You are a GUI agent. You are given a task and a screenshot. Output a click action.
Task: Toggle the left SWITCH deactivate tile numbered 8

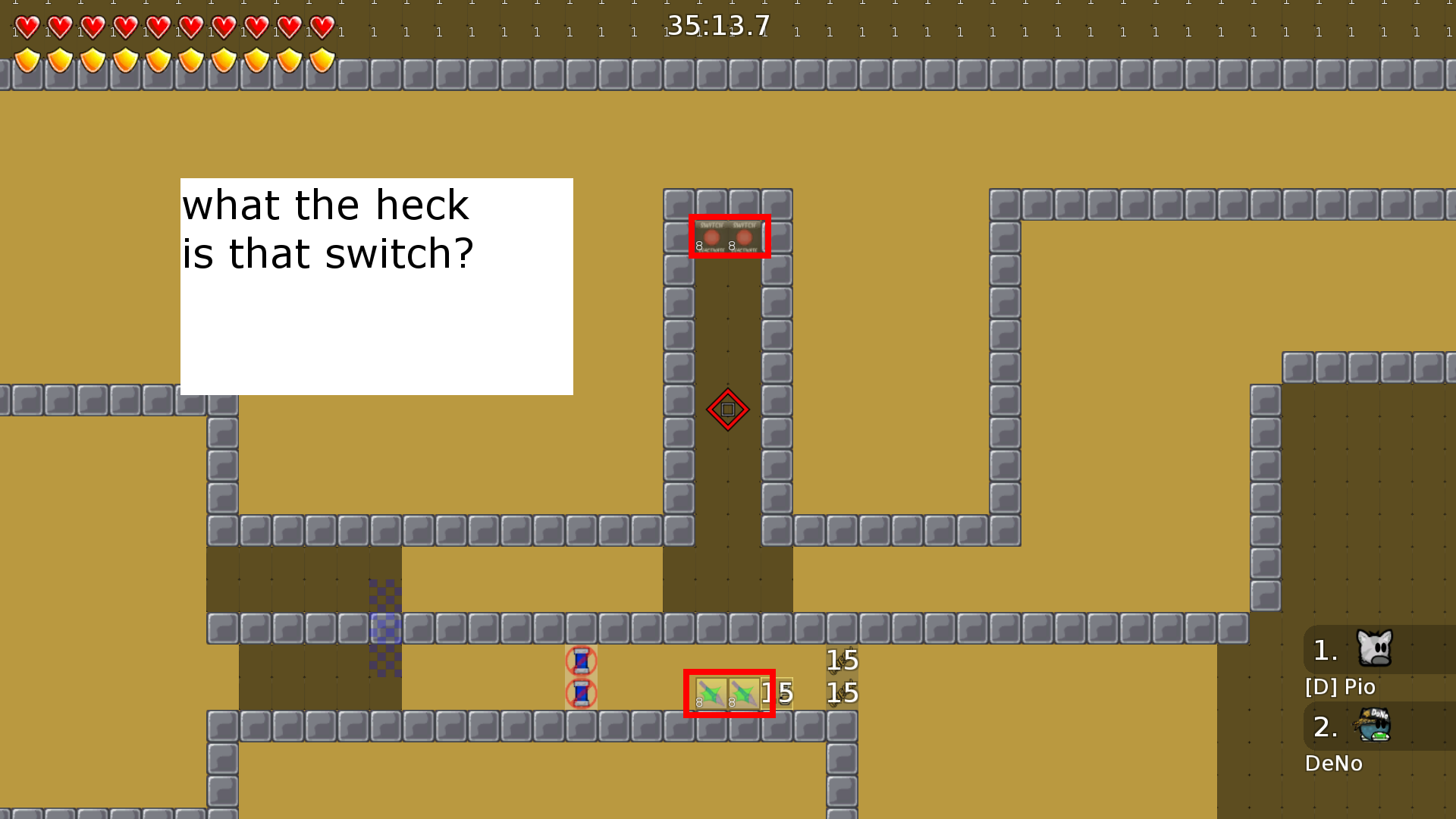(711, 237)
